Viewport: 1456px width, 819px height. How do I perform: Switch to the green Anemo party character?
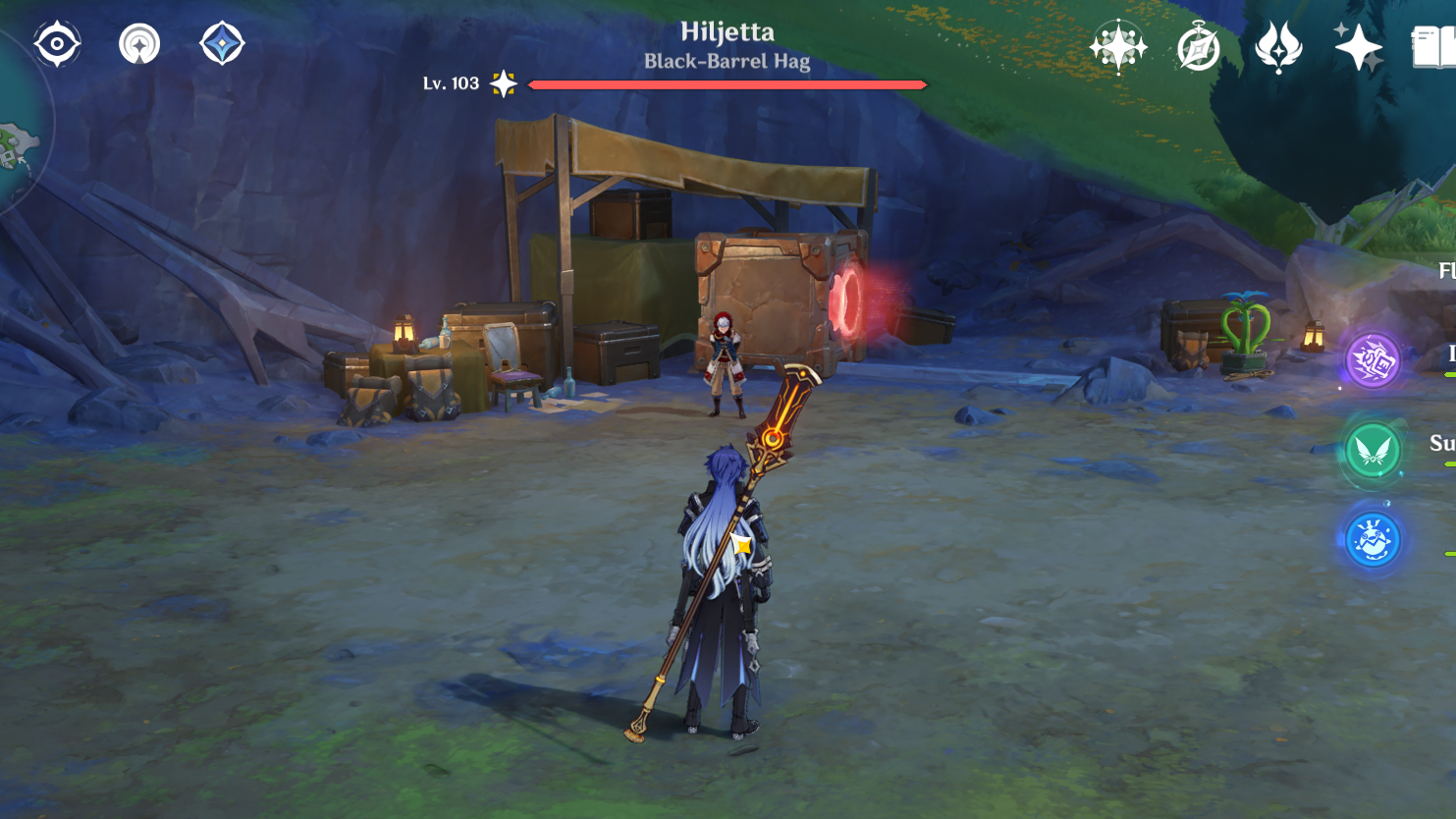coord(1373,451)
